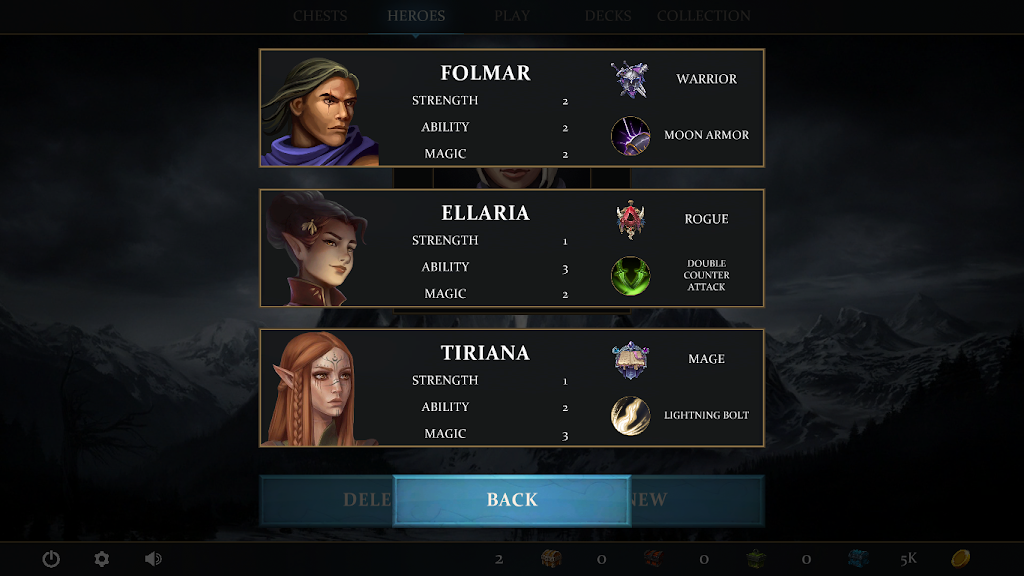The height and width of the screenshot is (576, 1024).
Task: Click the Warrior class emblem
Action: [631, 79]
